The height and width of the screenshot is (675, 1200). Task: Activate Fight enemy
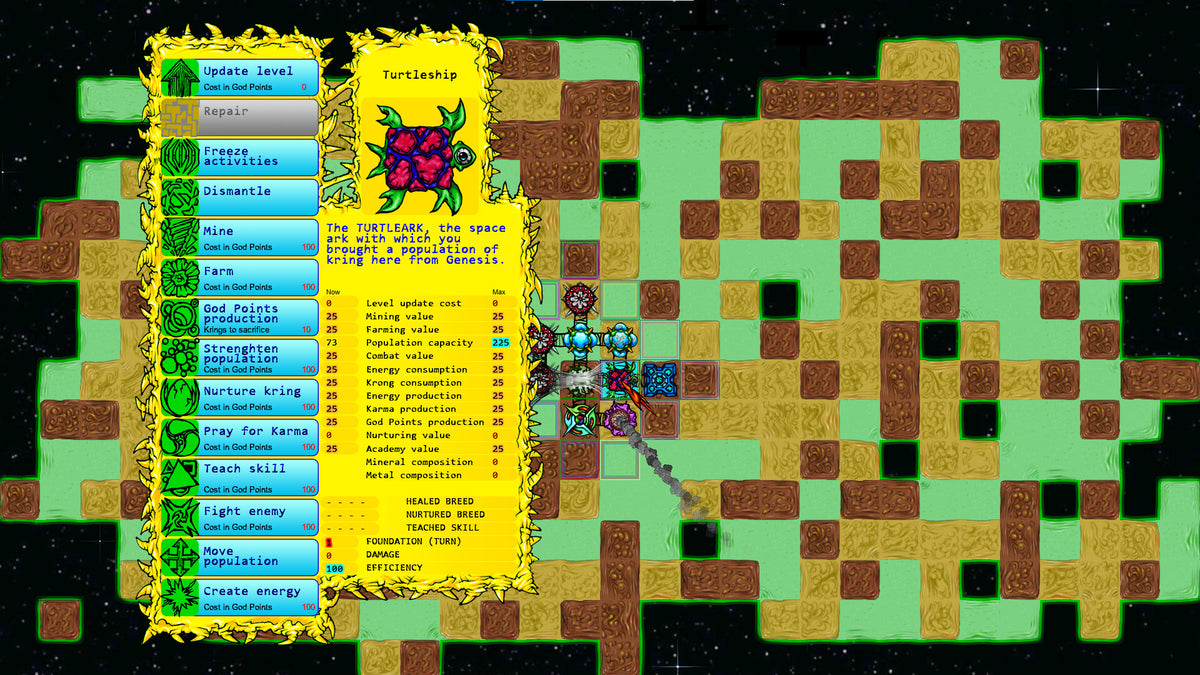240,517
